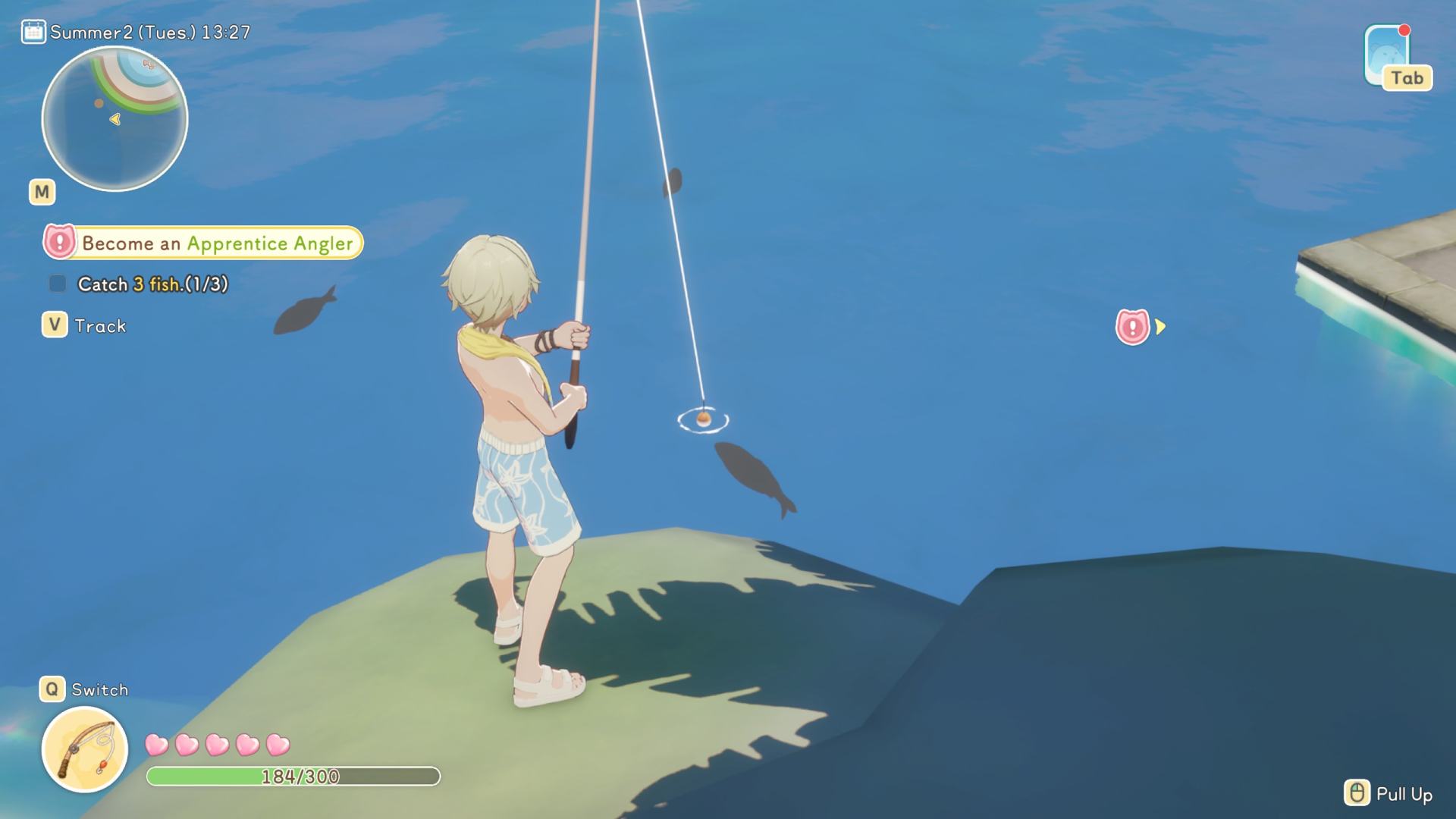This screenshot has height=819, width=1456.
Task: Click the pink quest waypoint marker
Action: 1132,328
